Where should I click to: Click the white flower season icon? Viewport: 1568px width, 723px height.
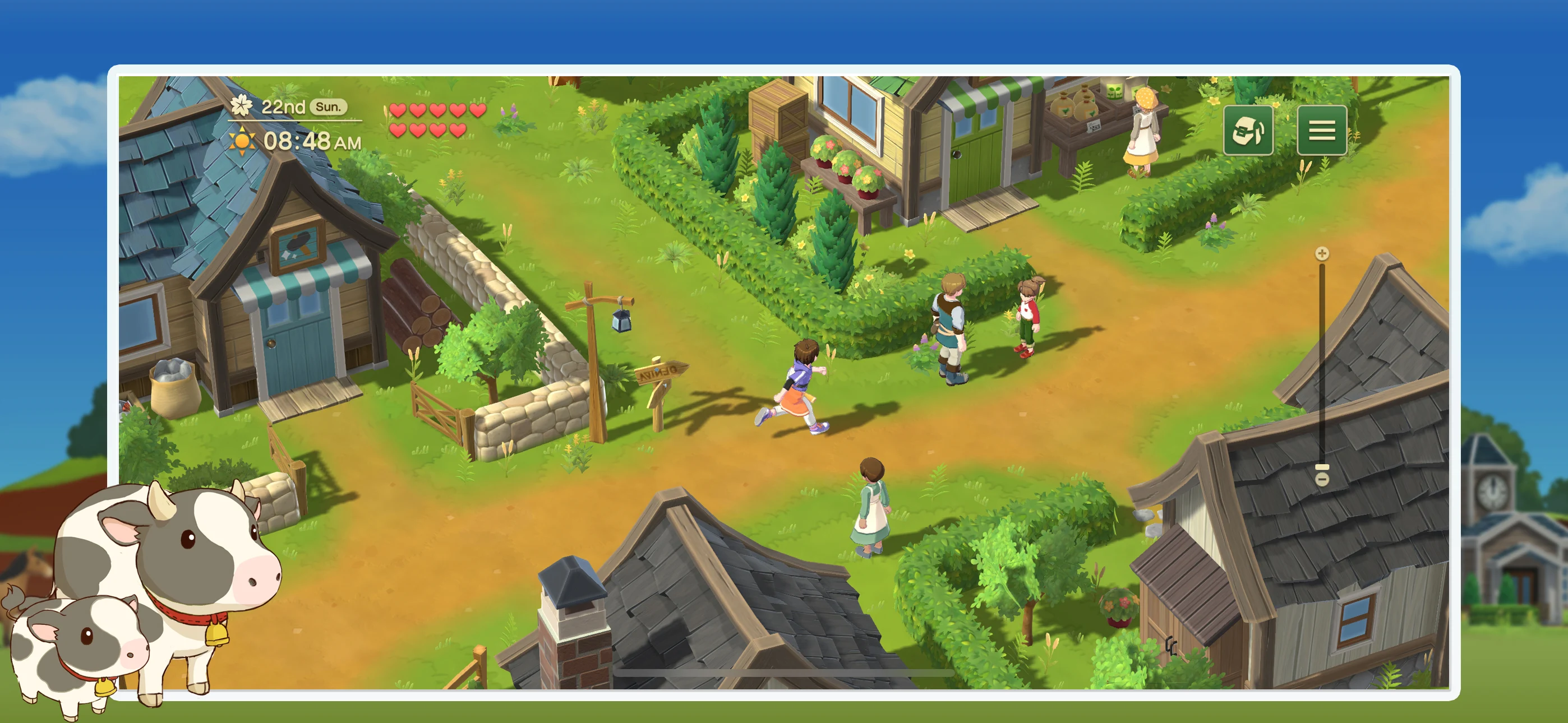click(242, 107)
